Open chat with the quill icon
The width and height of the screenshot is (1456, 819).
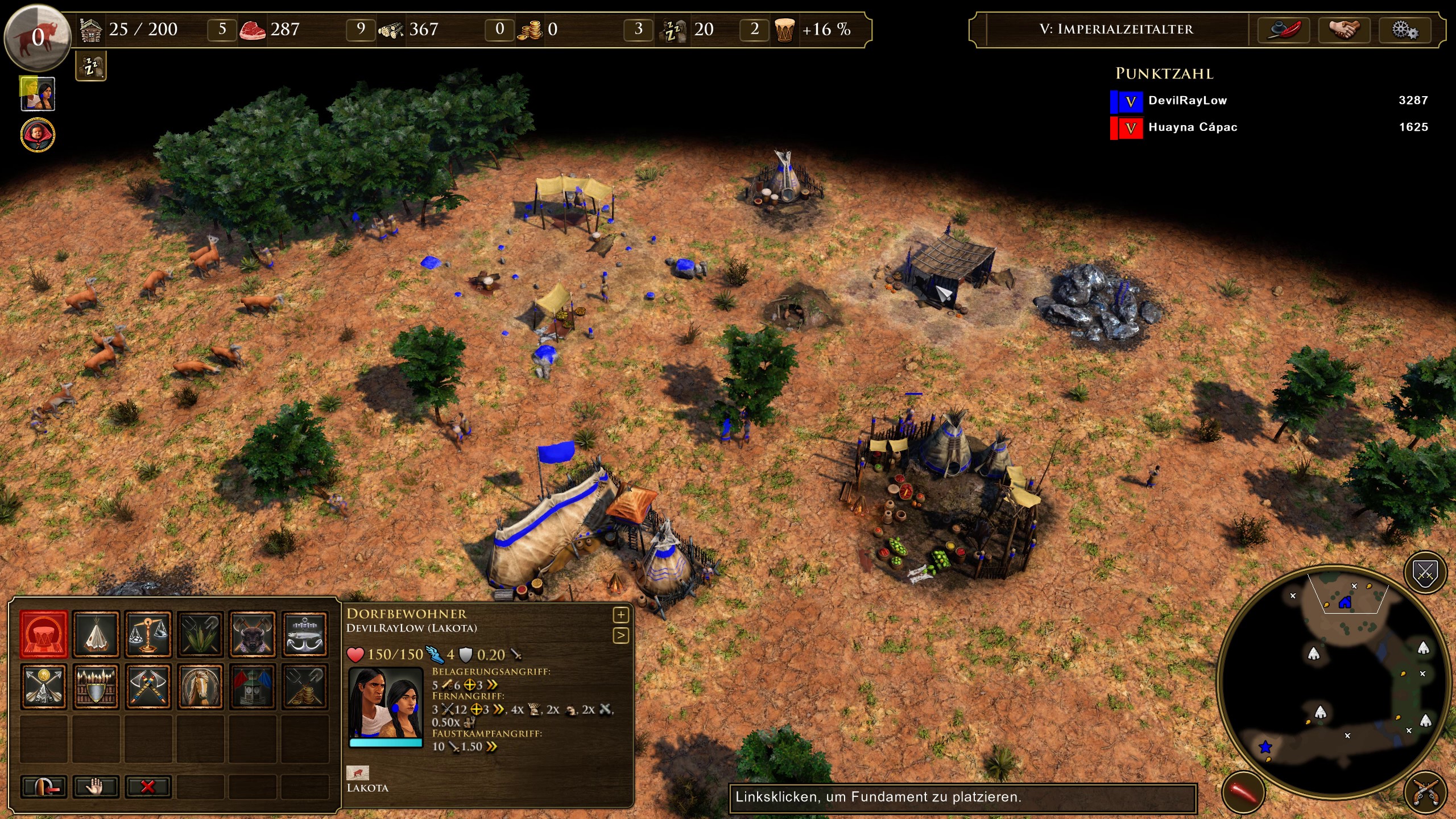[x=1284, y=30]
